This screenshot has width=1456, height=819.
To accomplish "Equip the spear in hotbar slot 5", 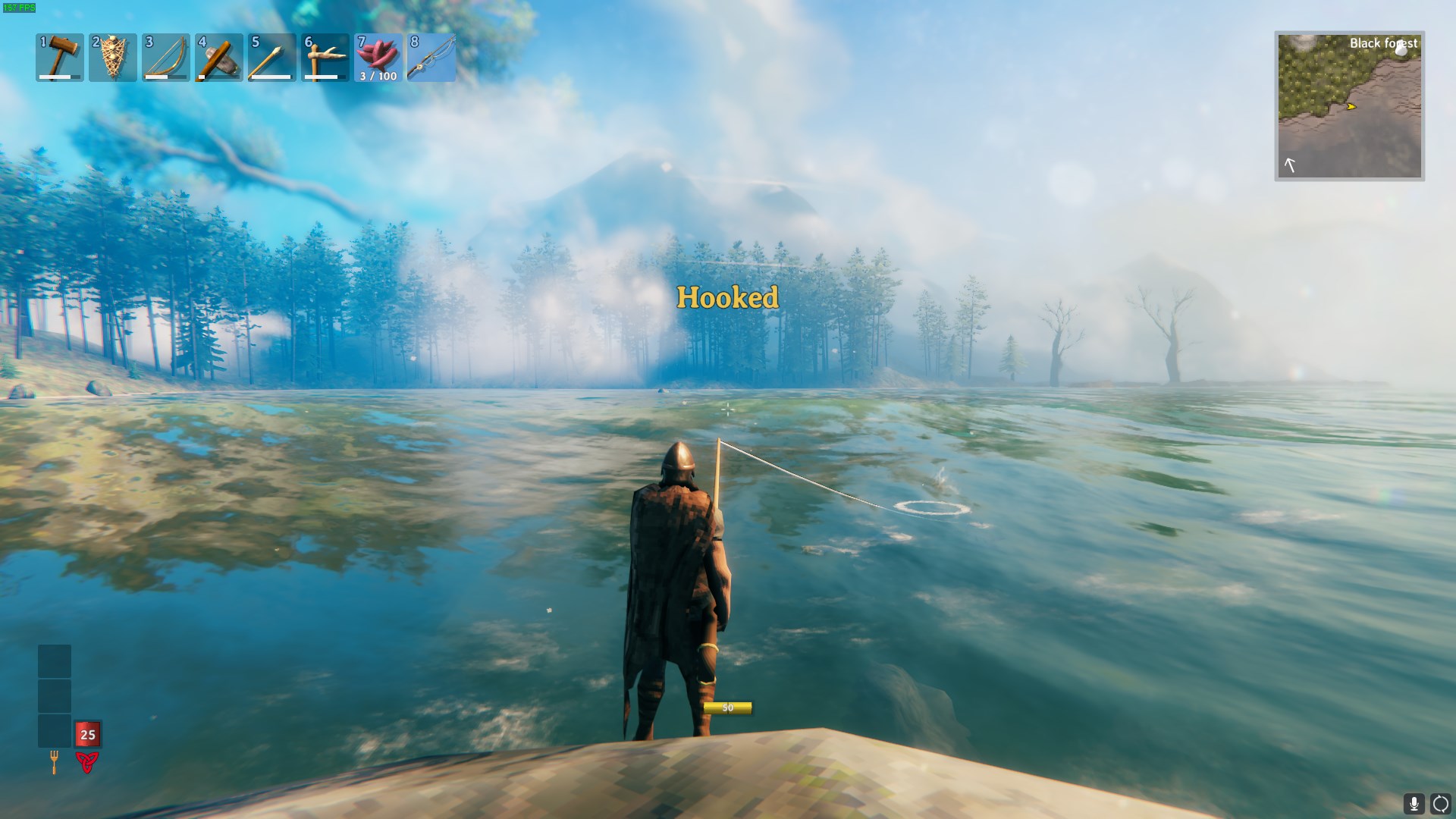I will pos(272,57).
